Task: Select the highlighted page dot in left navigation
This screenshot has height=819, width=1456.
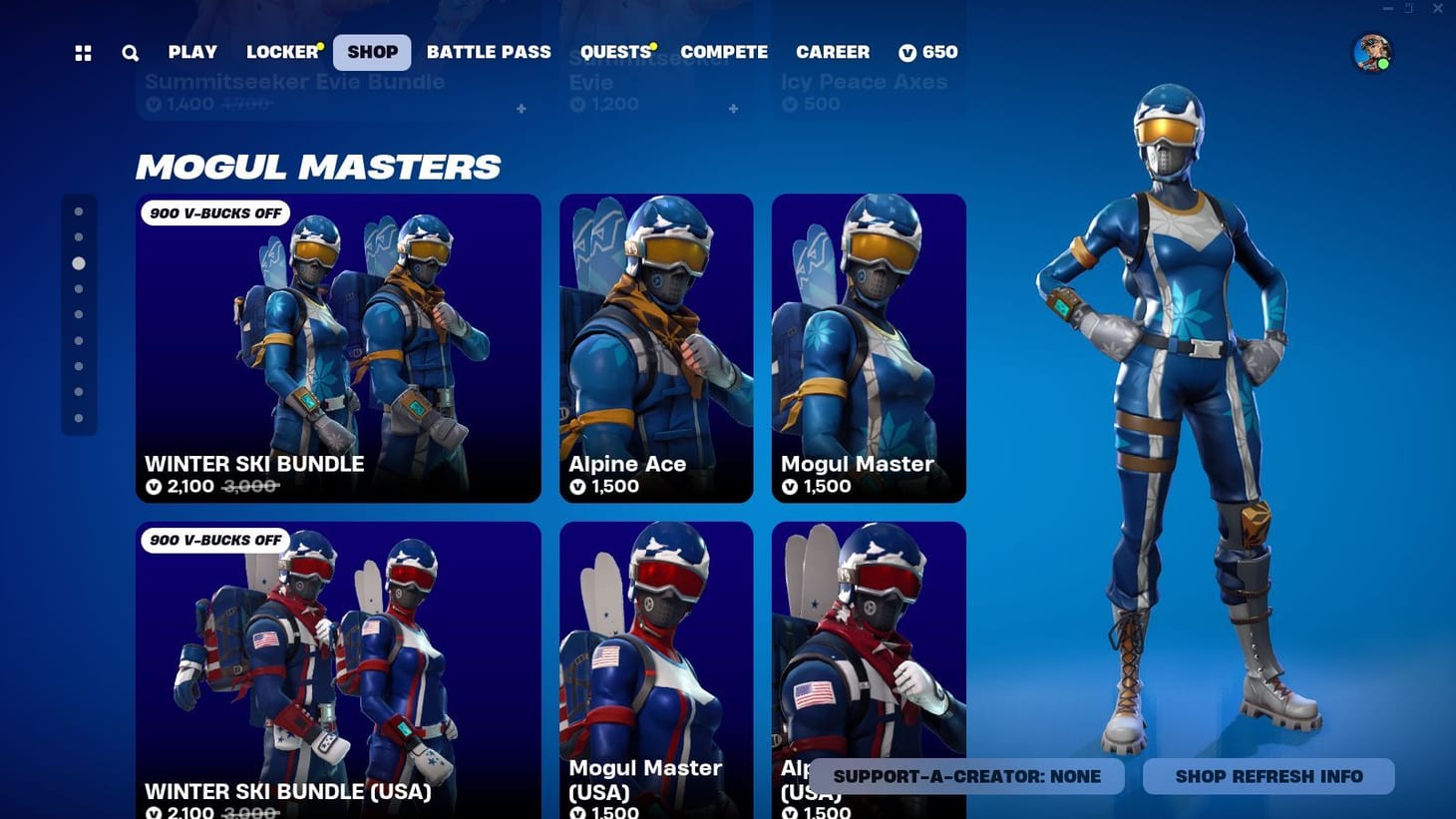Action: 80,262
